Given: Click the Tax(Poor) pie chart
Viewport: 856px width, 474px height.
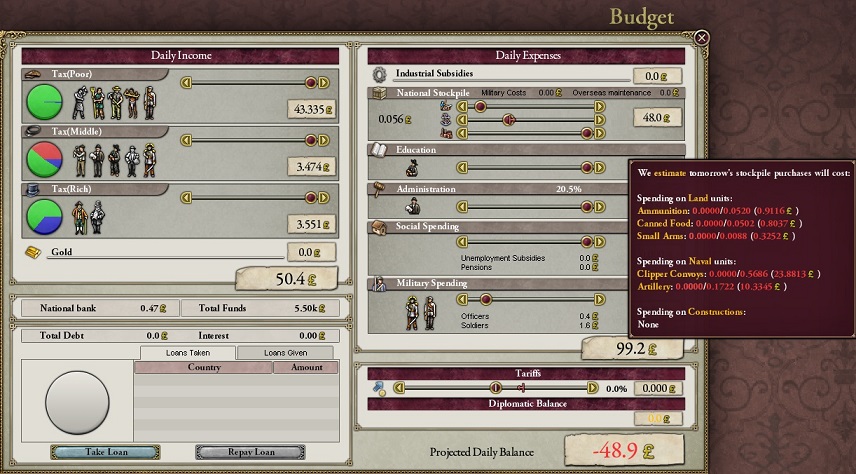Looking at the screenshot, I should tap(43, 101).
